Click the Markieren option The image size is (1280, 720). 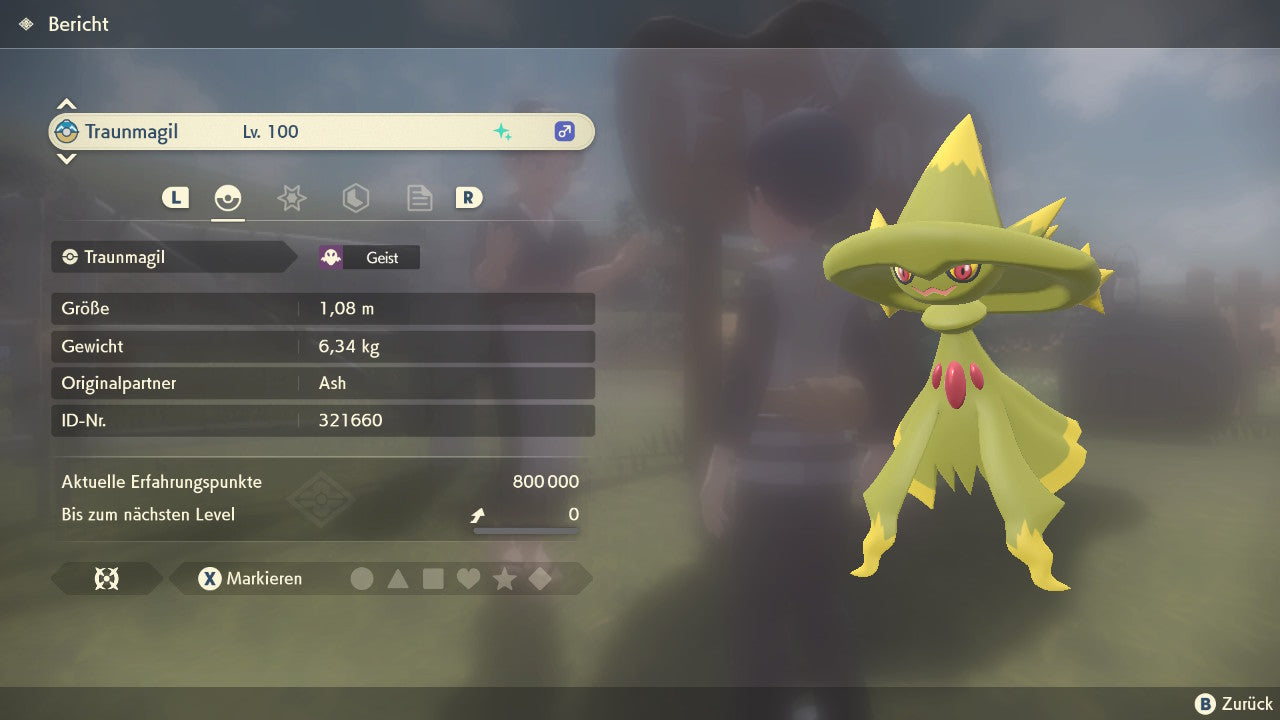tap(250, 578)
